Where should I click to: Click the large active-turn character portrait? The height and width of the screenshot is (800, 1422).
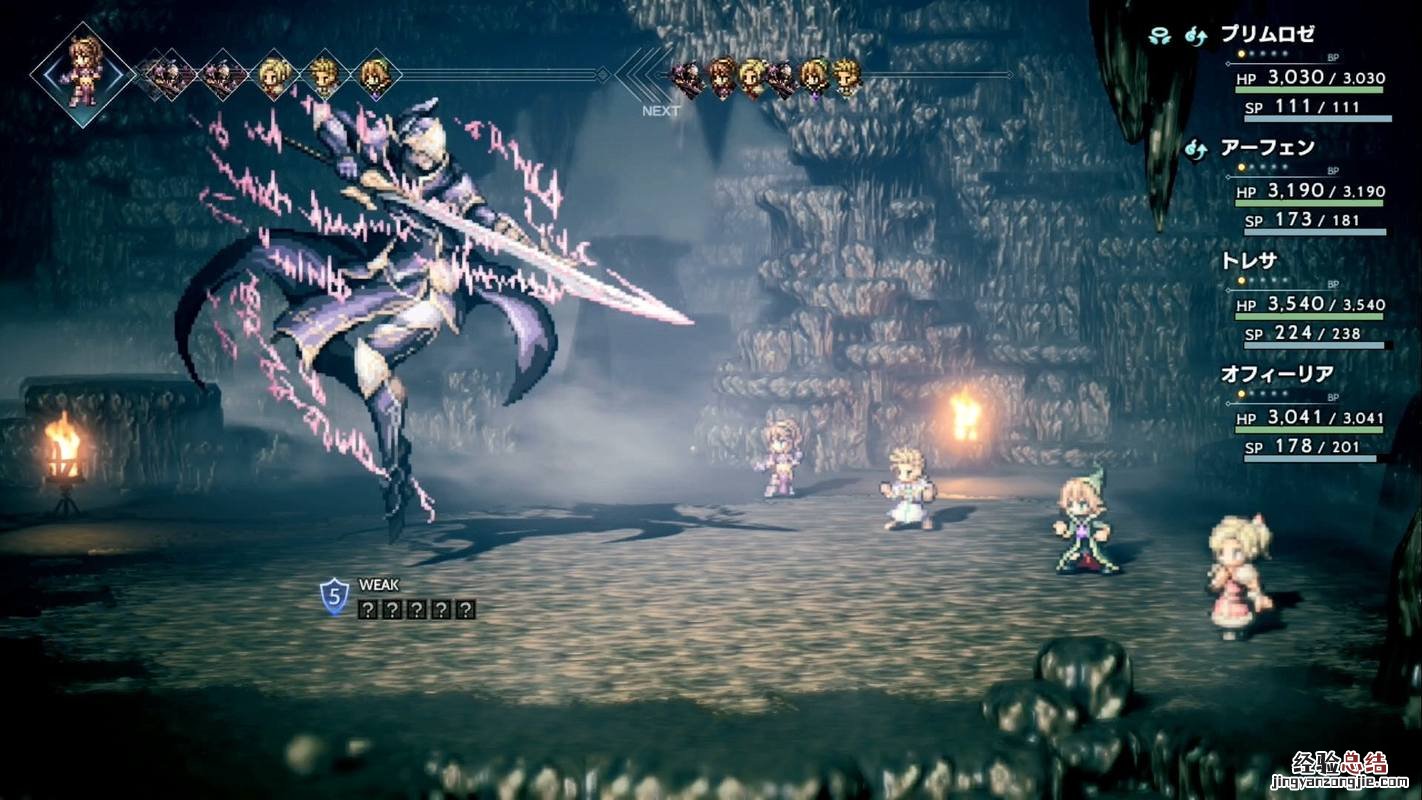[81, 70]
